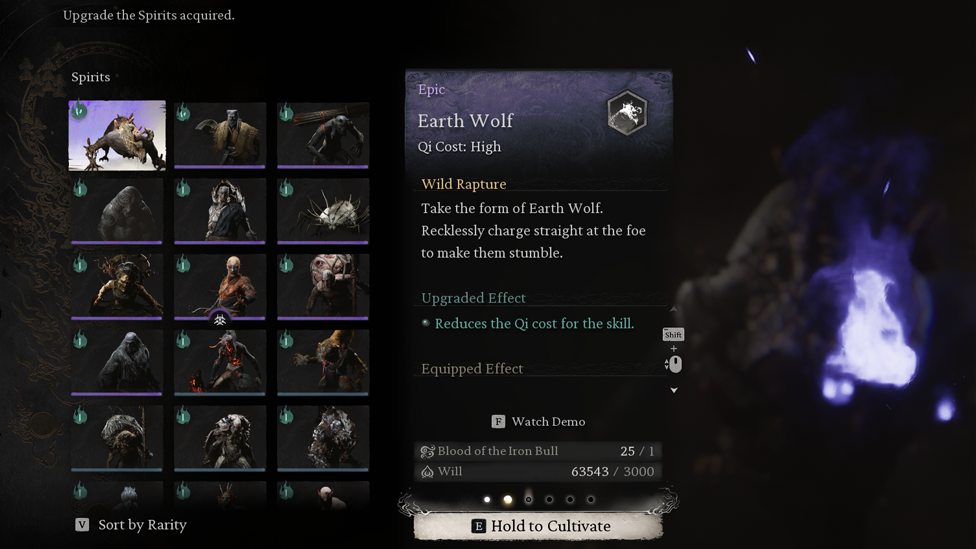Select the Earth Wolf spirit thumbnail
This screenshot has height=549, width=976.
[x=117, y=135]
